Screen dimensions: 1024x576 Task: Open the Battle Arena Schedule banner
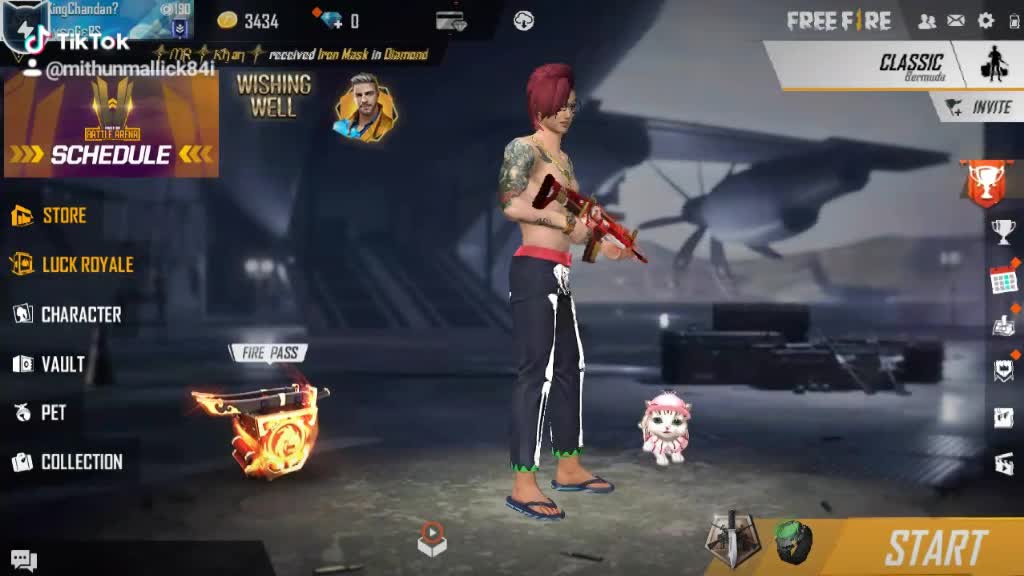pos(111,125)
